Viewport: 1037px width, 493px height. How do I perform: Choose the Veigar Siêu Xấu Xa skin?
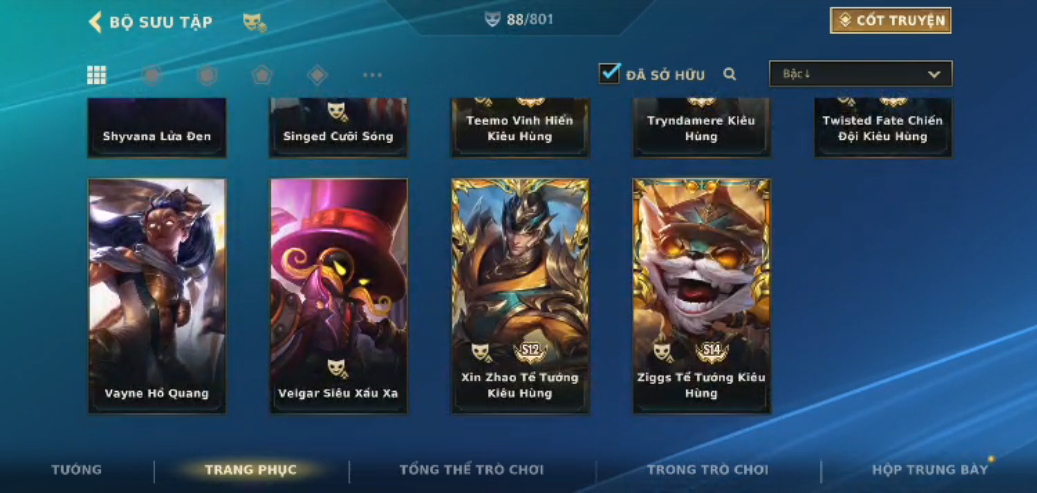(339, 296)
